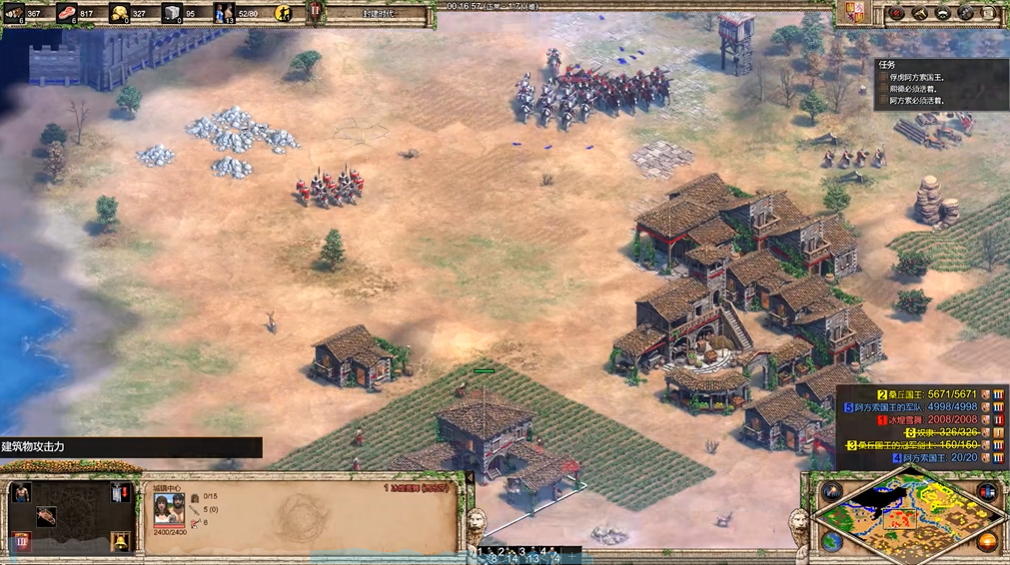
Task: Switch minimap to the globe terrain view
Action: (832, 541)
